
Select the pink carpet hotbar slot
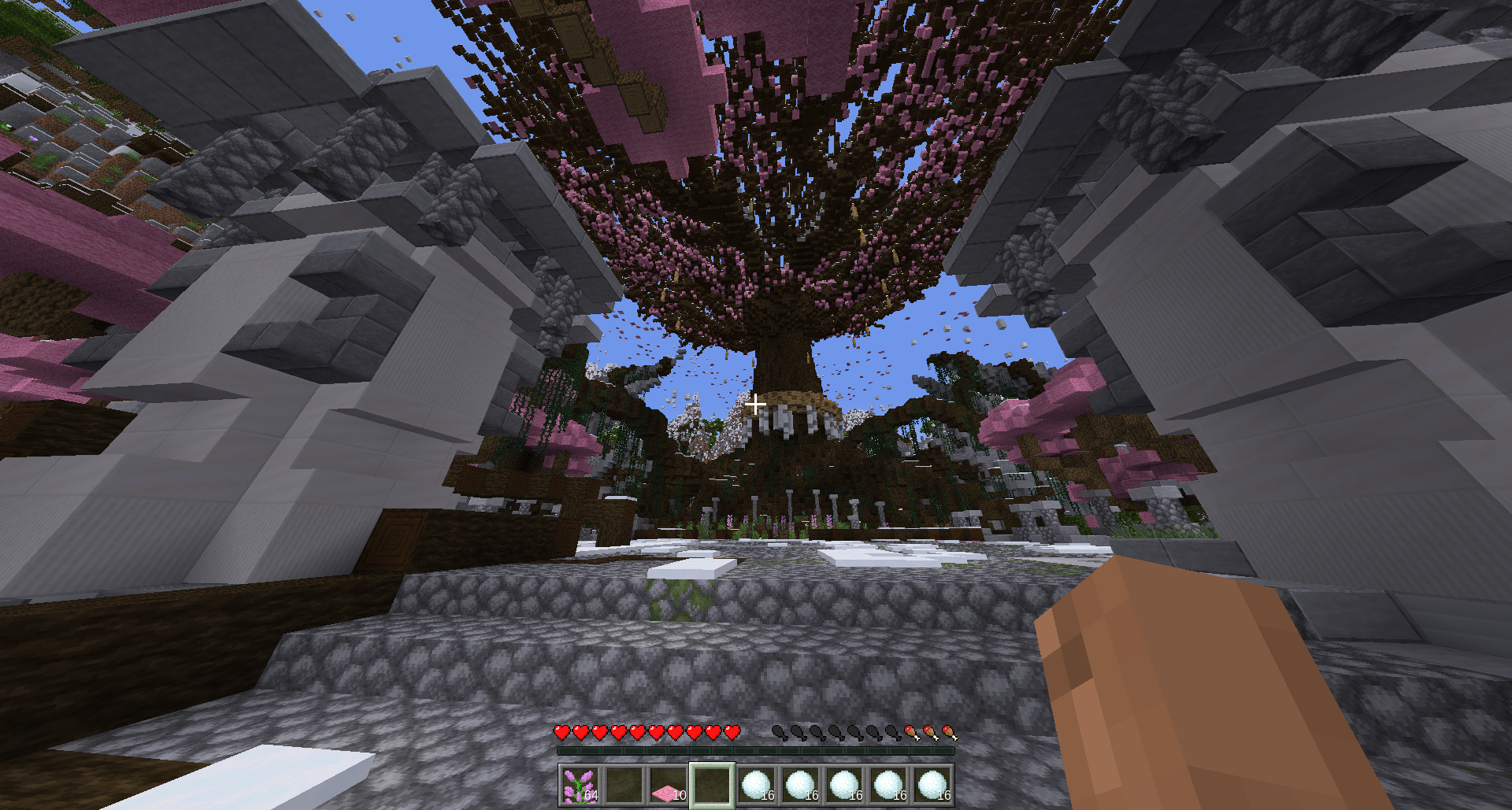point(668,786)
